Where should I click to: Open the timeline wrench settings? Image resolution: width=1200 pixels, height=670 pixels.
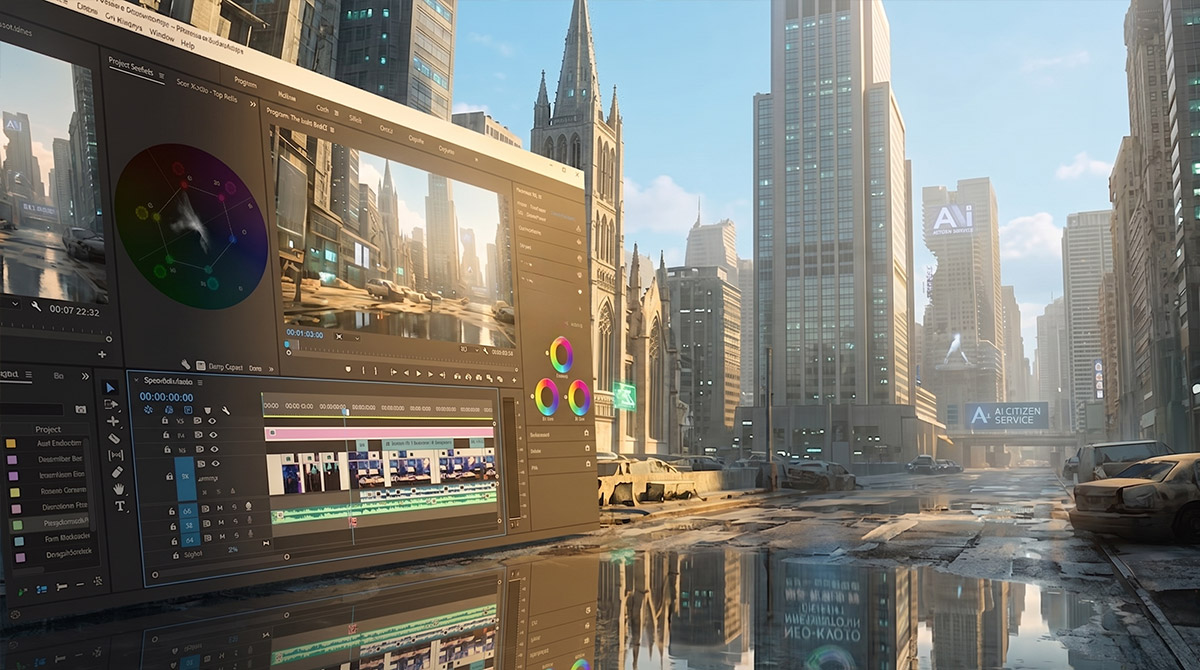coord(226,410)
